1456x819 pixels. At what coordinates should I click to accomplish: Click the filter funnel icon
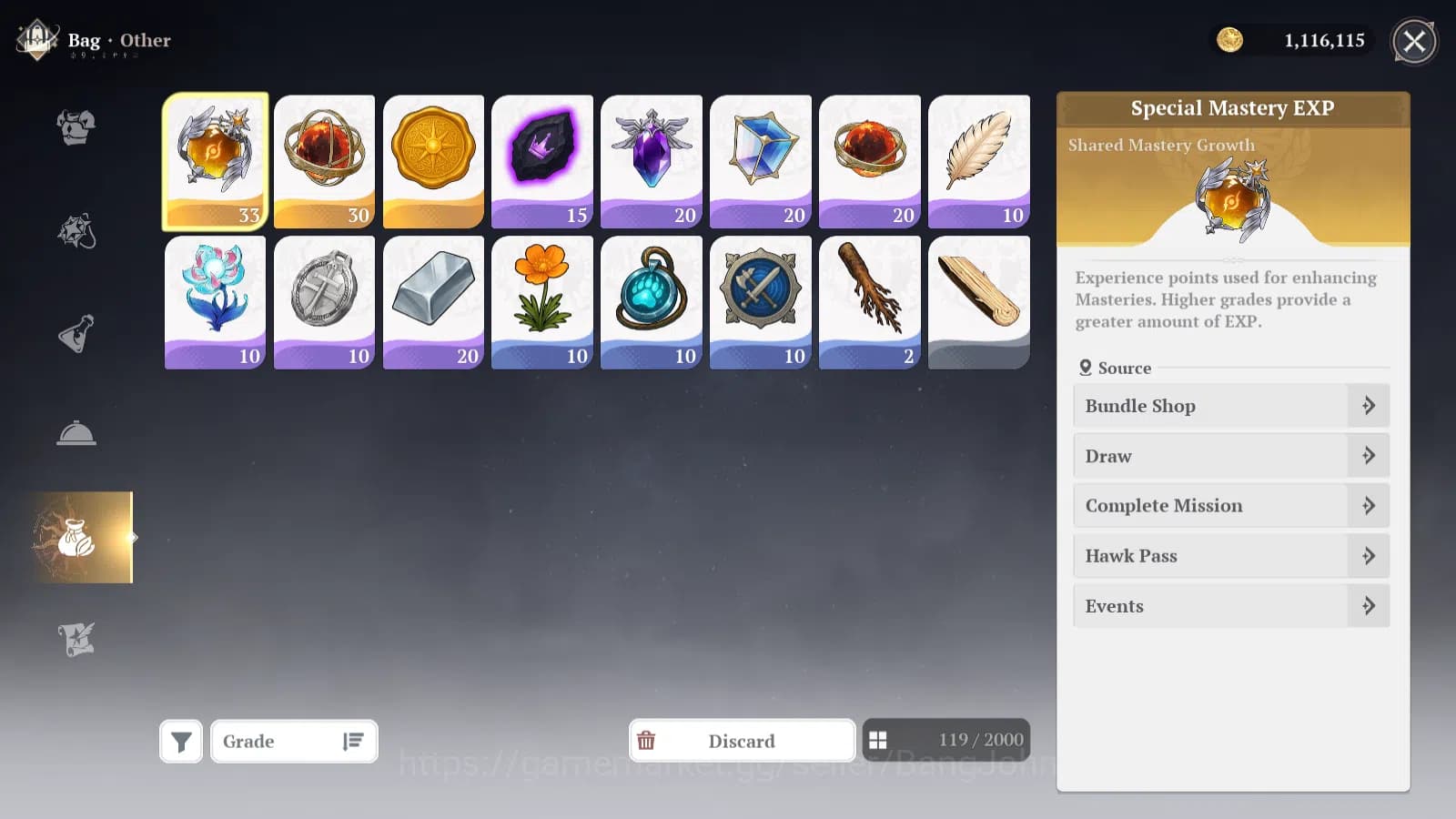coord(180,740)
